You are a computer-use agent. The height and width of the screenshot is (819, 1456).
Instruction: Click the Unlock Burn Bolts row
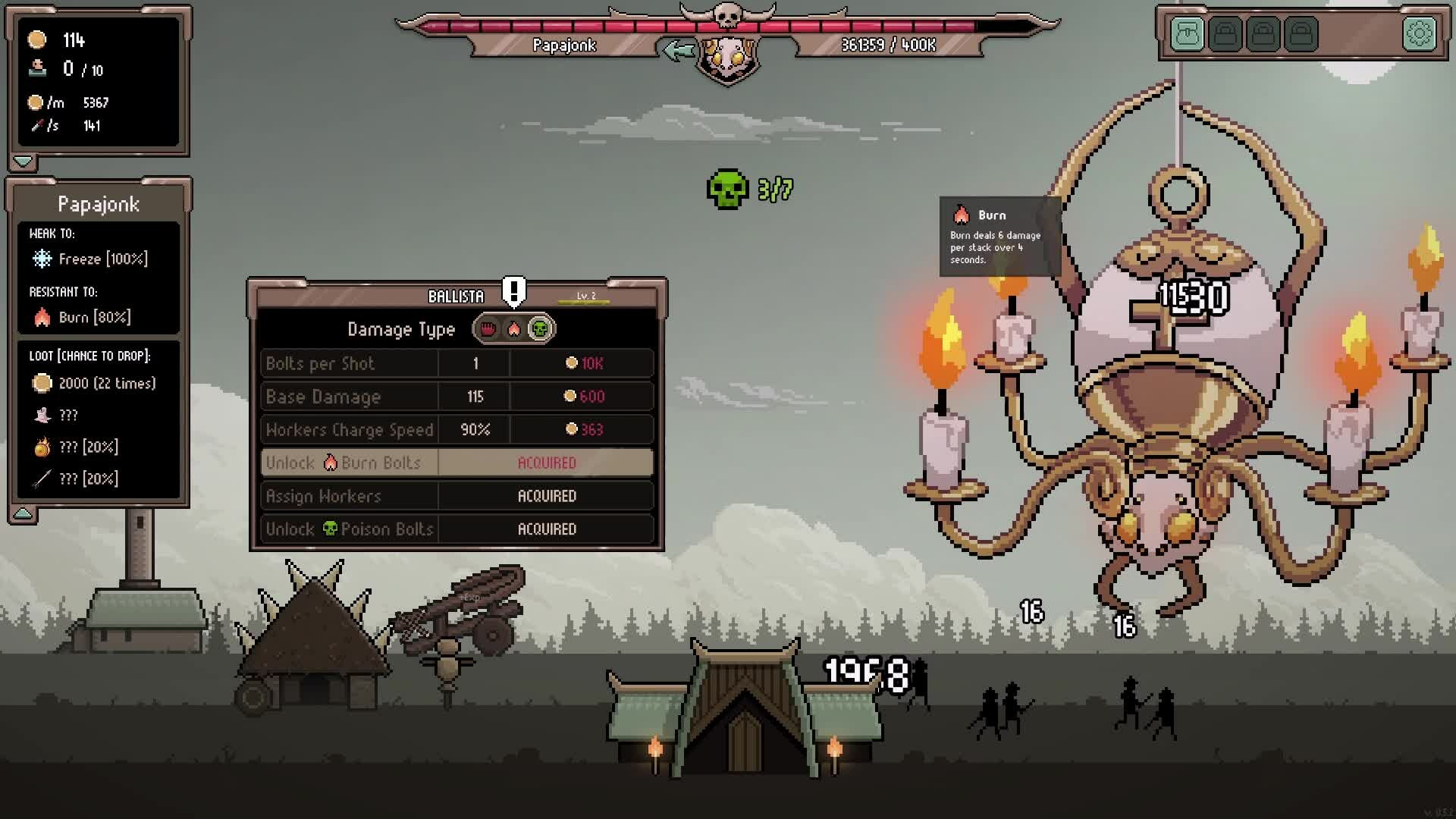coord(457,463)
